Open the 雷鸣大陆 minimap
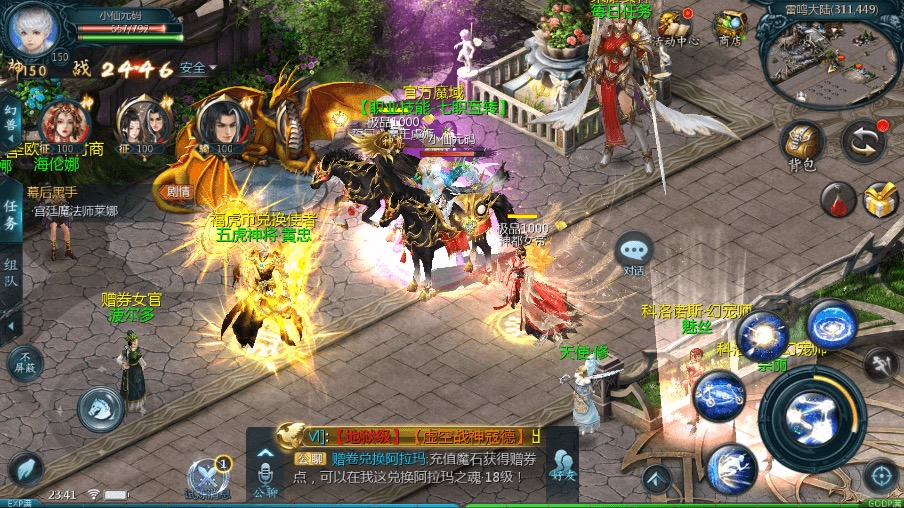The height and width of the screenshot is (508, 904). tap(829, 52)
